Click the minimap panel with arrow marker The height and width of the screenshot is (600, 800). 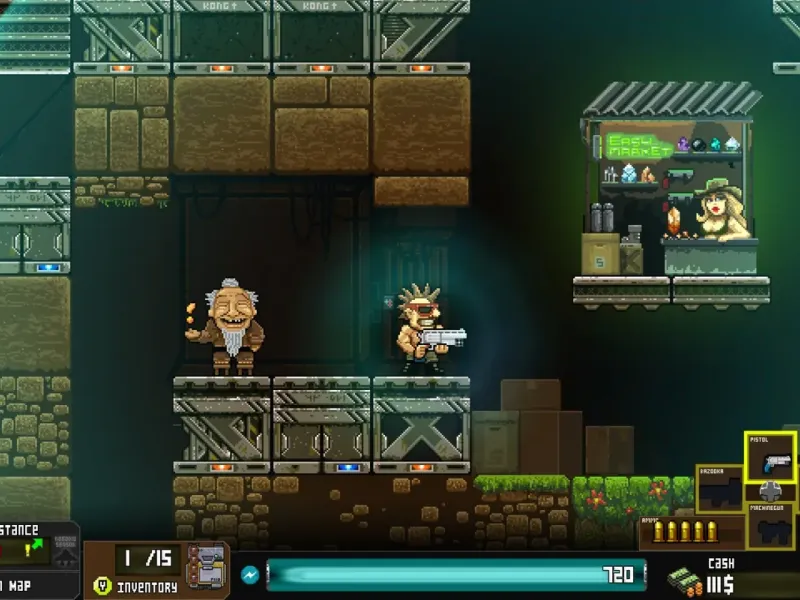35,550
